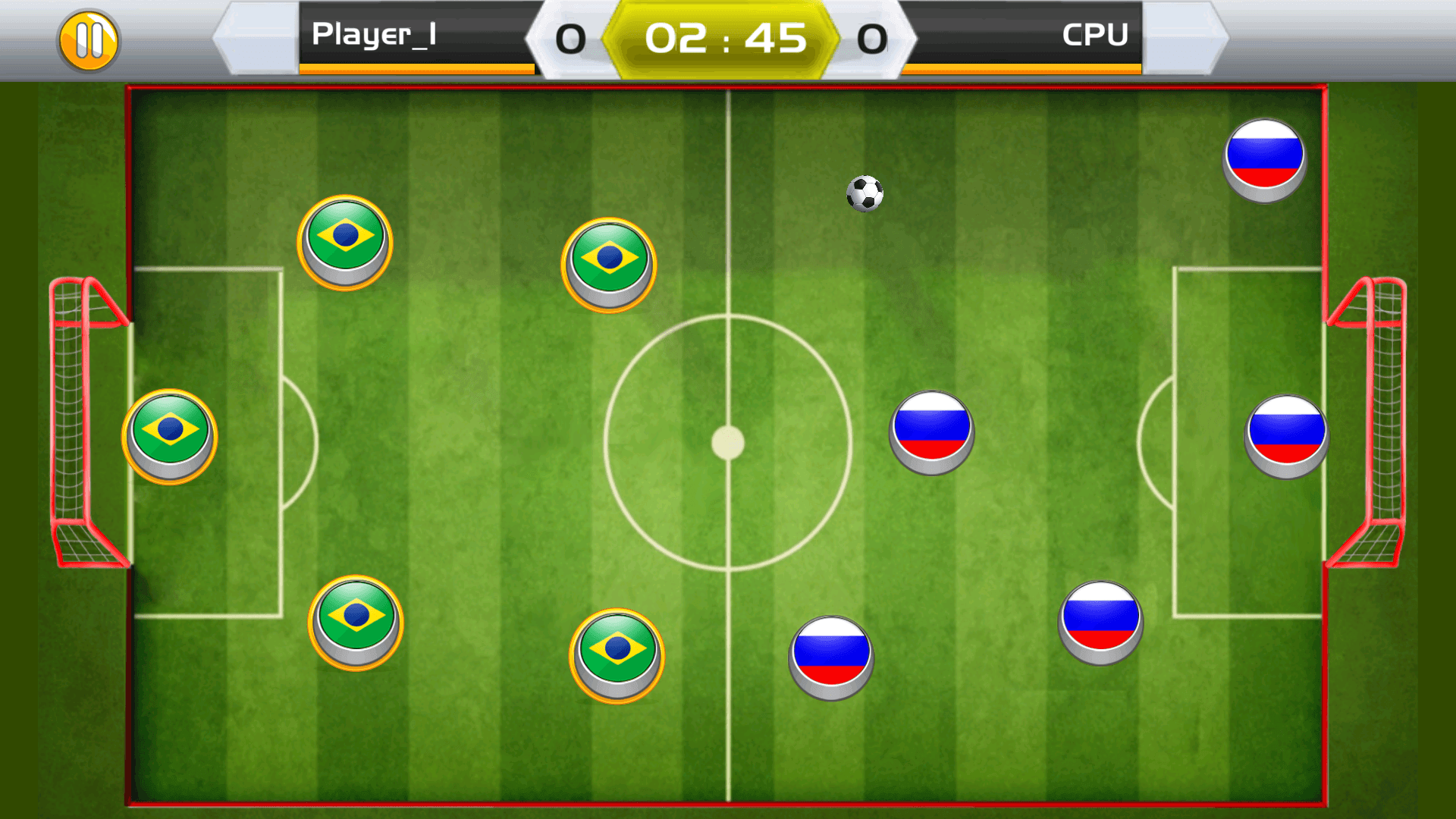Select the Brazil puck near top midfield
This screenshot has width=1456, height=819.
pyautogui.click(x=607, y=264)
